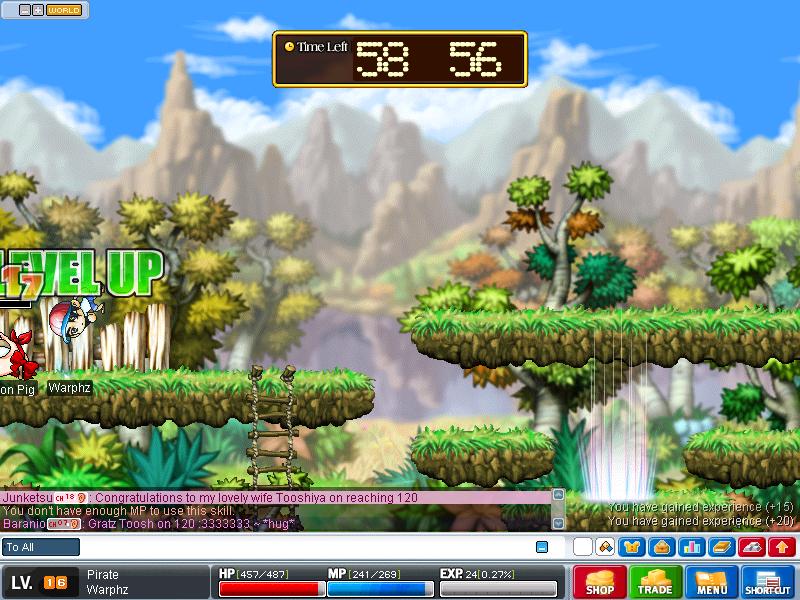The width and height of the screenshot is (800, 600).
Task: Click the blank white chat option box
Action: (583, 547)
